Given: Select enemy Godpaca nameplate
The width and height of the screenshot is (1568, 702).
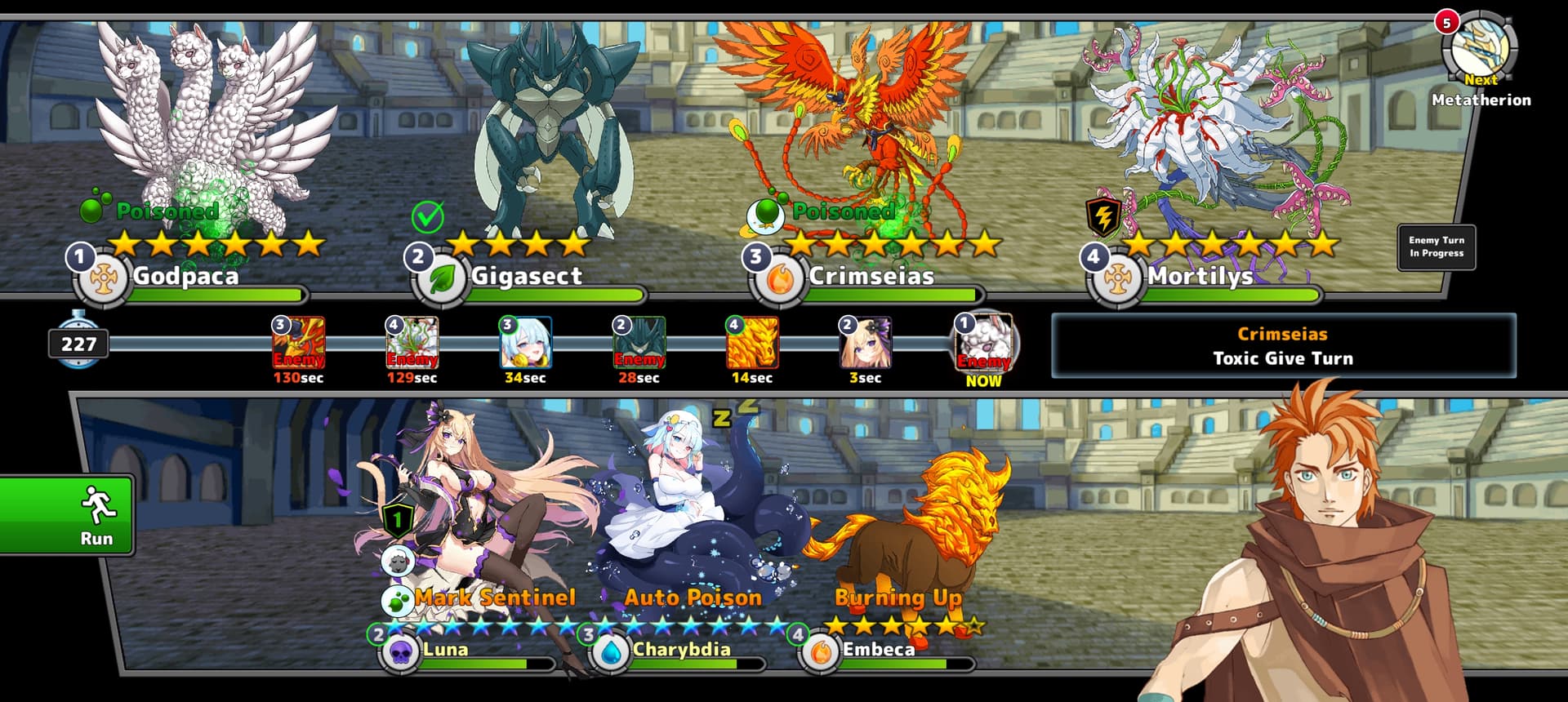Looking at the screenshot, I should coord(185,277).
